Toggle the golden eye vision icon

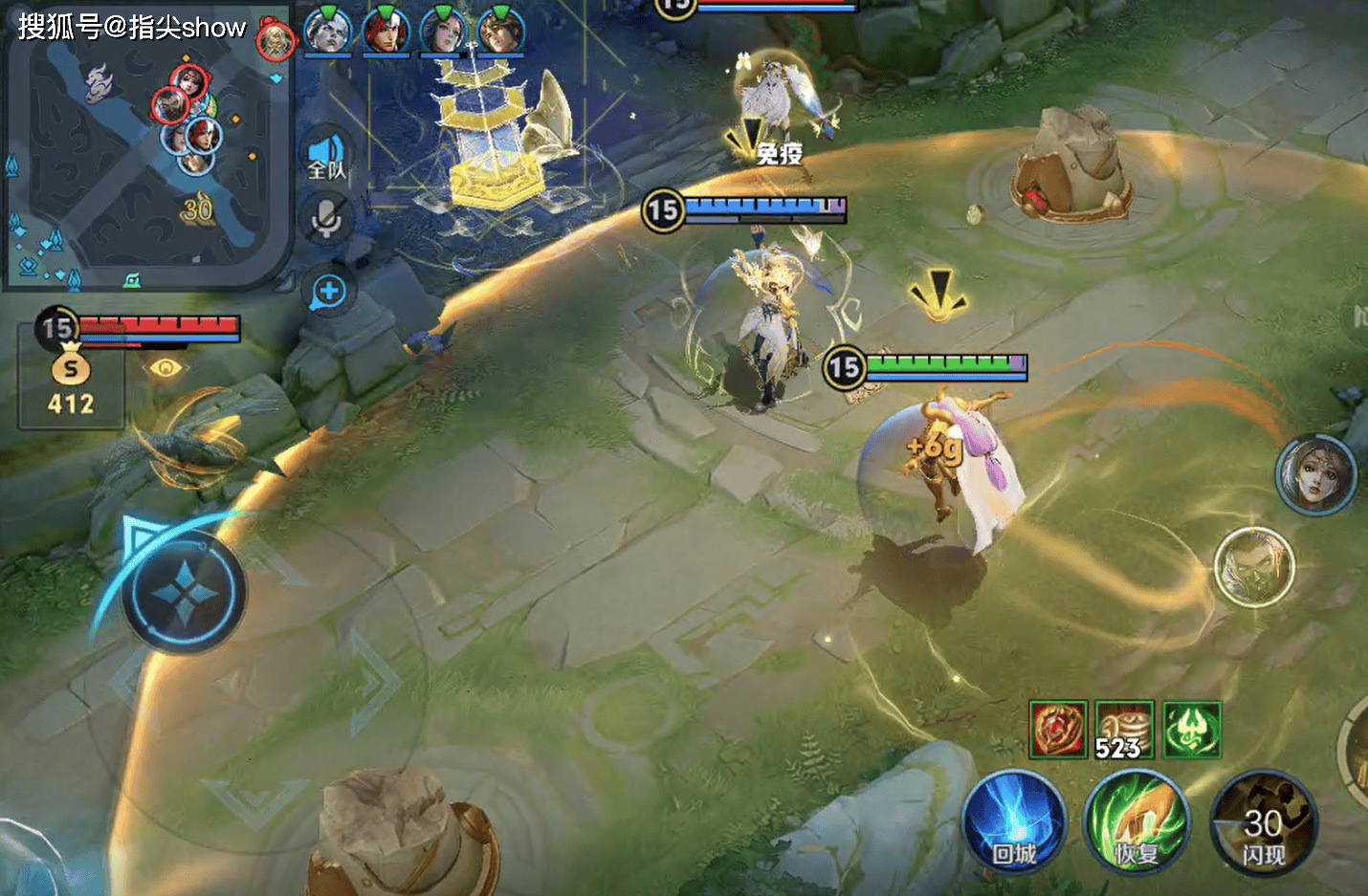165,367
